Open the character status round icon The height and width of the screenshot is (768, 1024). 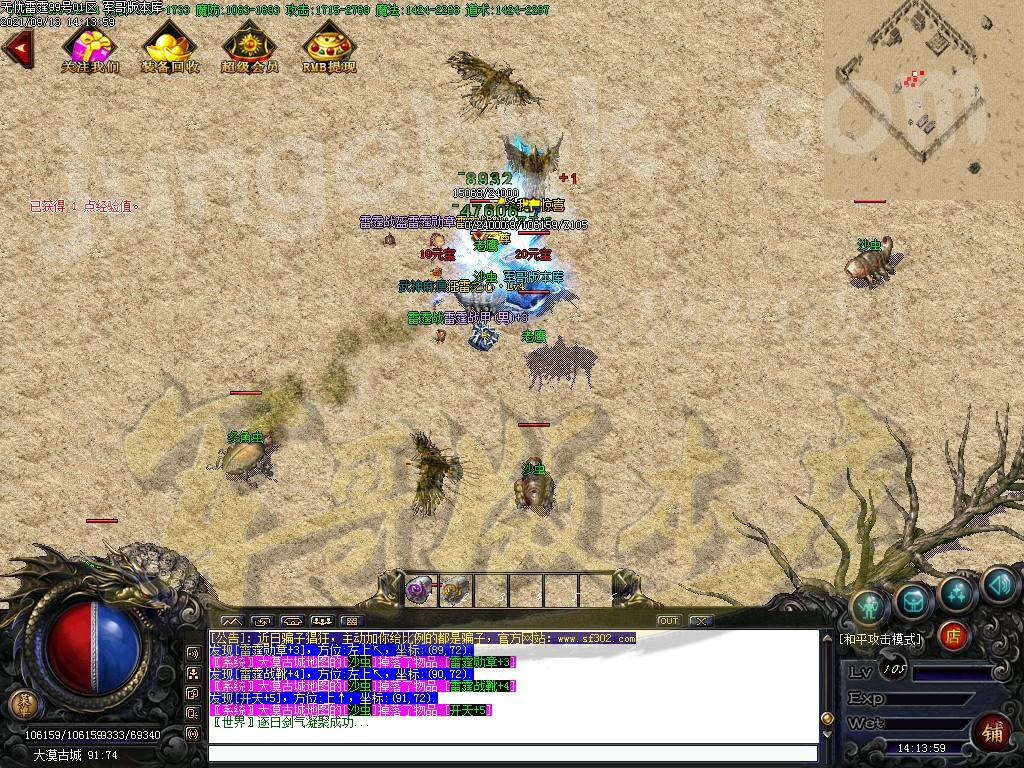[870, 605]
